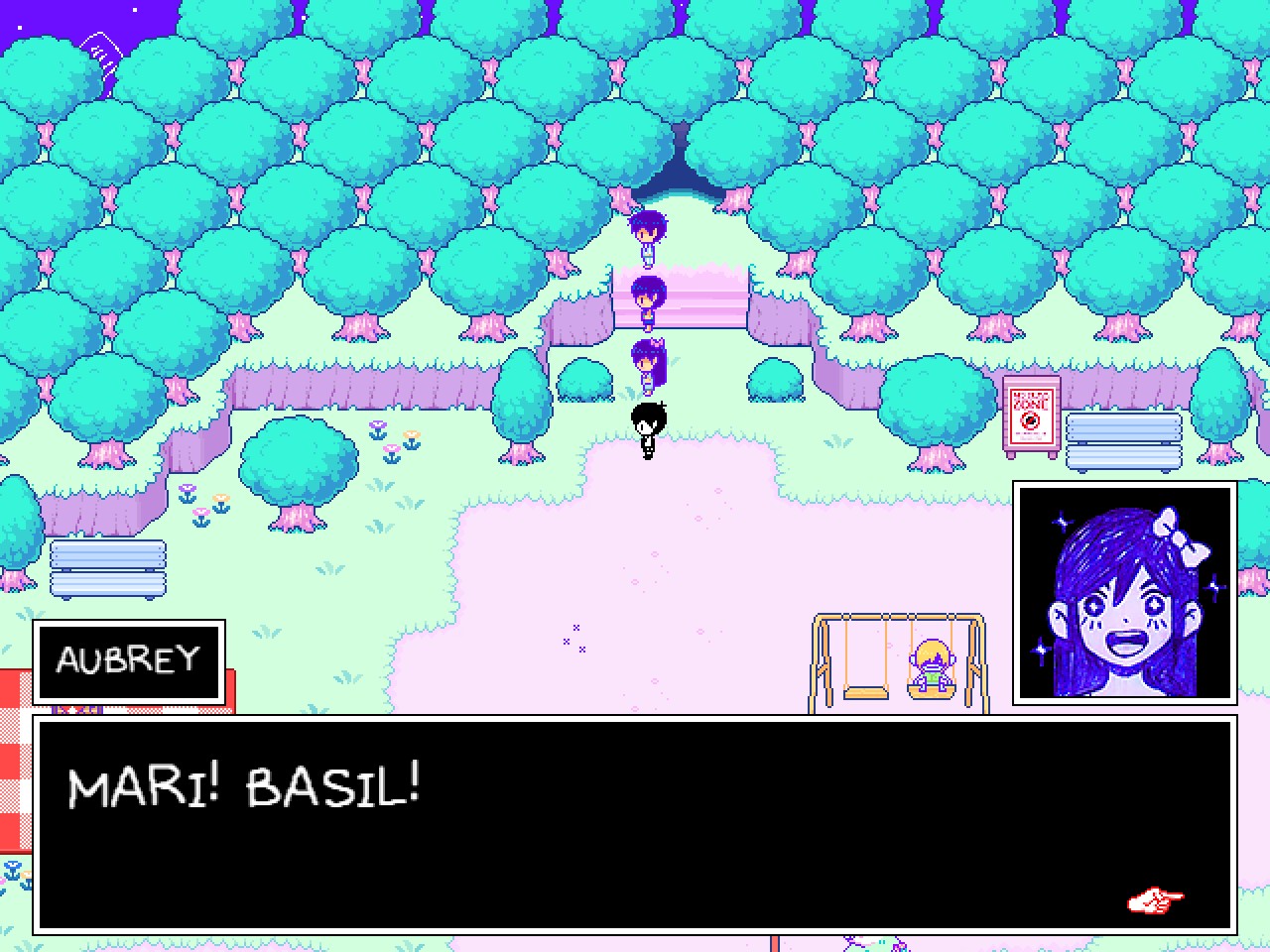
Task: Click the purple flower near the left bench
Action: [x=189, y=496]
